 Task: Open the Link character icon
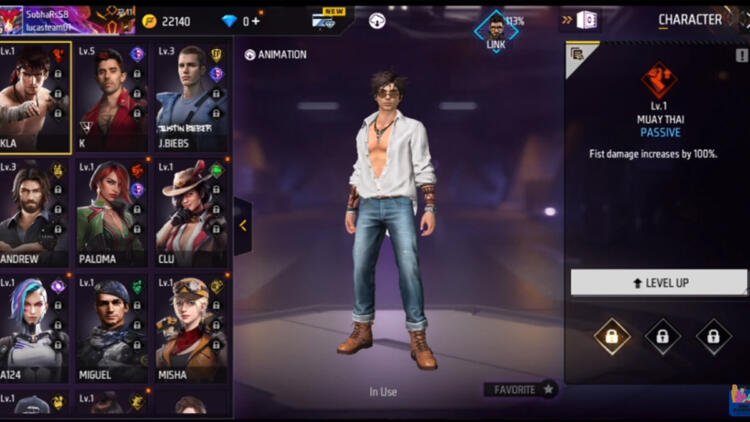(x=496, y=27)
